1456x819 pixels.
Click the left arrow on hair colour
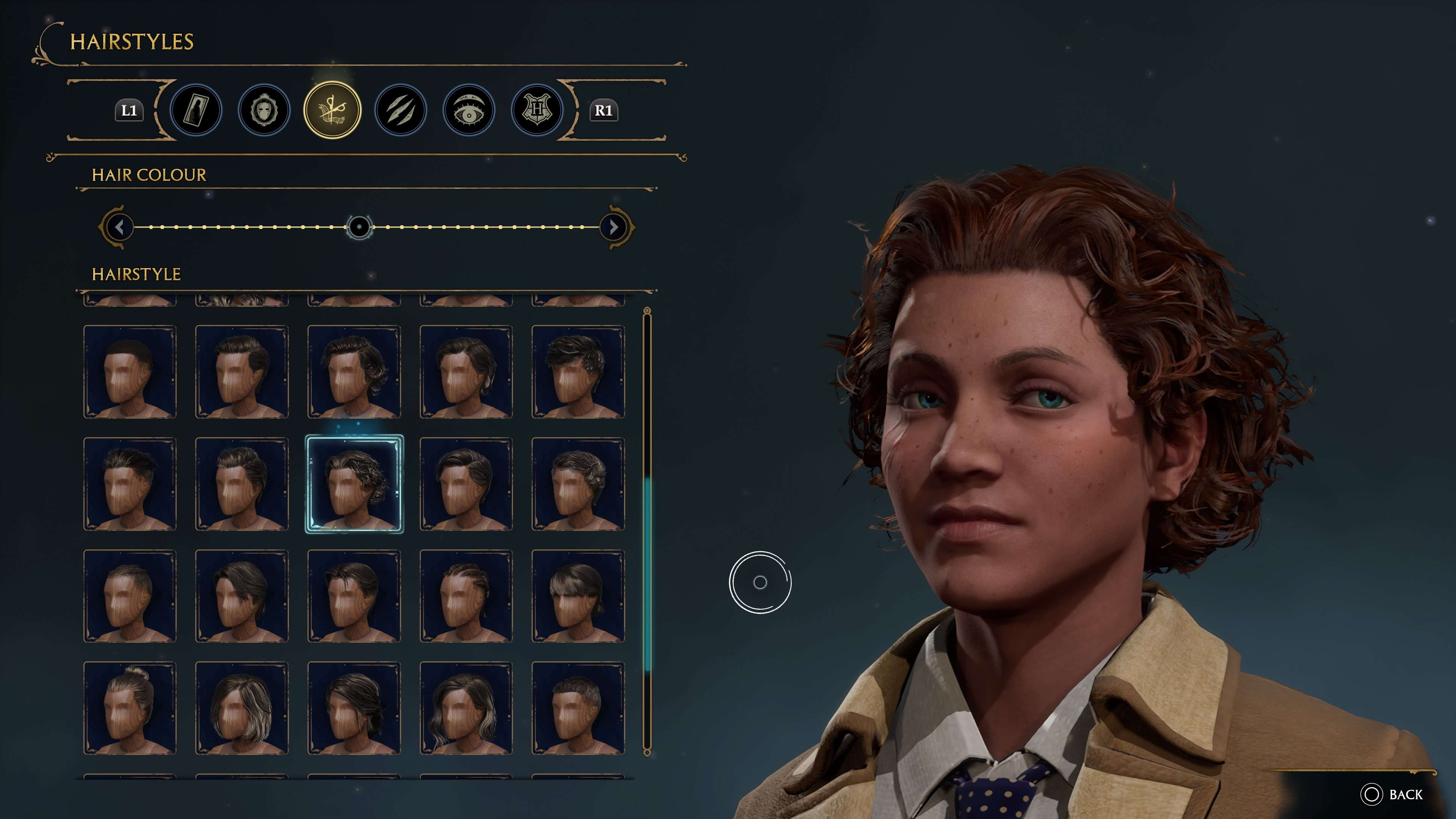click(x=119, y=227)
